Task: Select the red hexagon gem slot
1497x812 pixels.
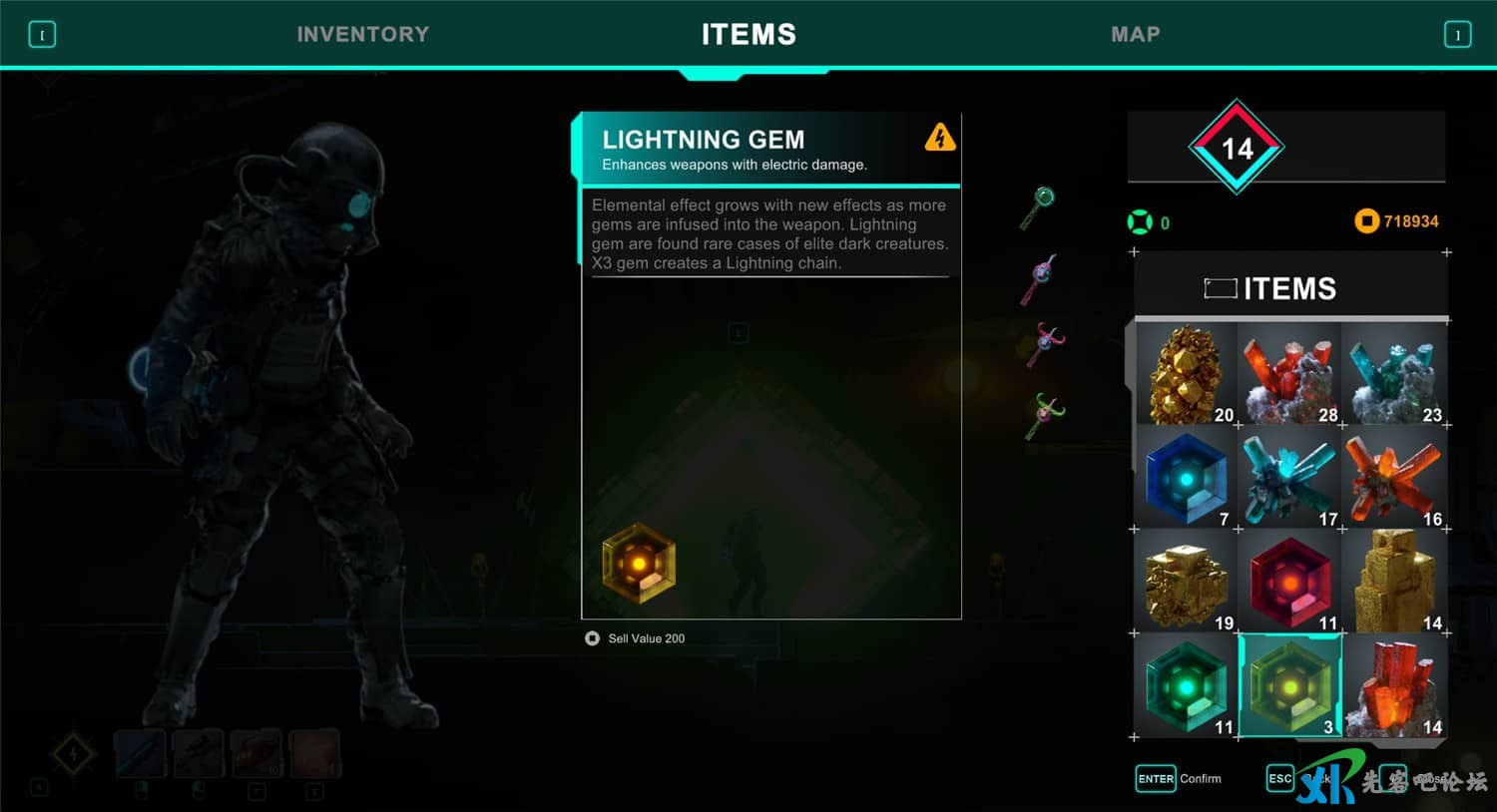Action: pos(1290,583)
